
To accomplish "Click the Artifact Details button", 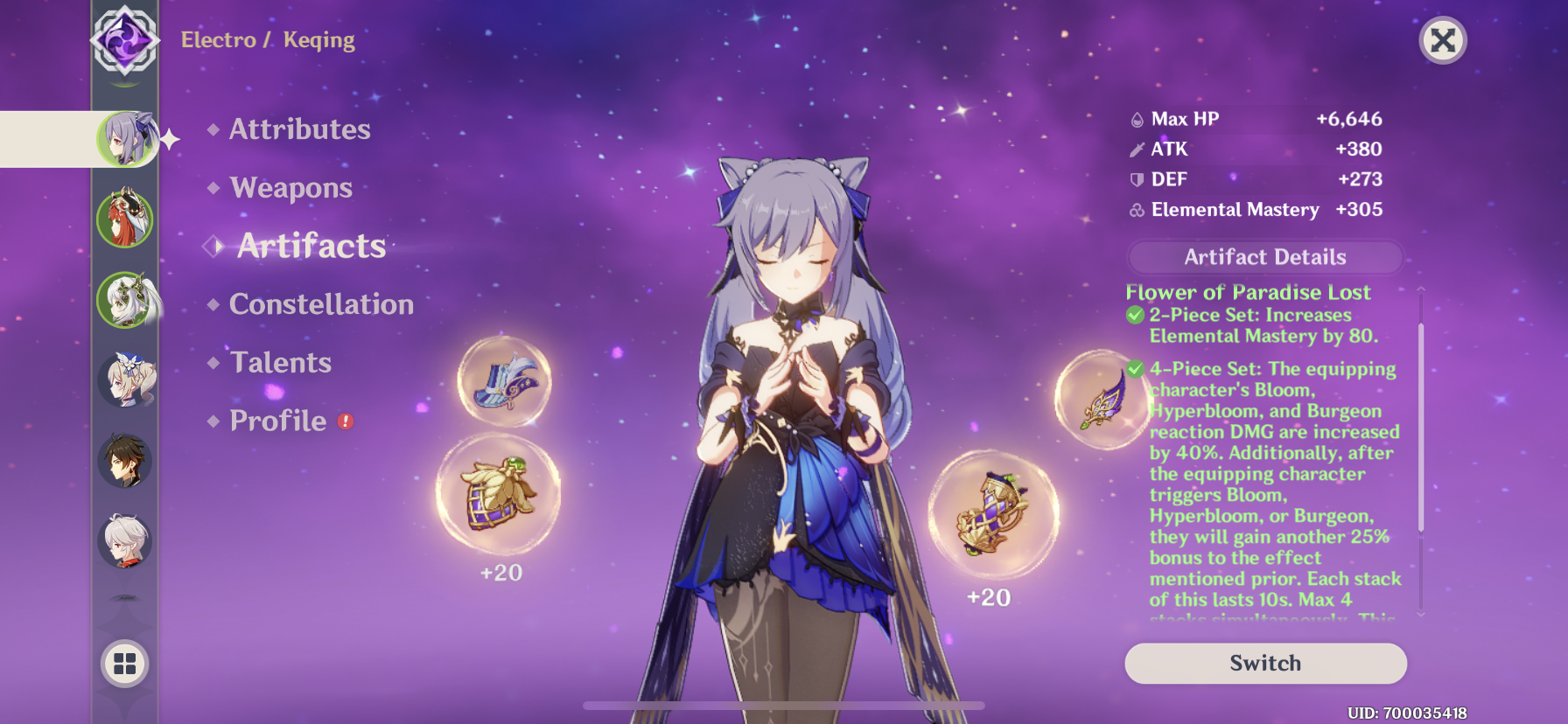I will (1264, 257).
